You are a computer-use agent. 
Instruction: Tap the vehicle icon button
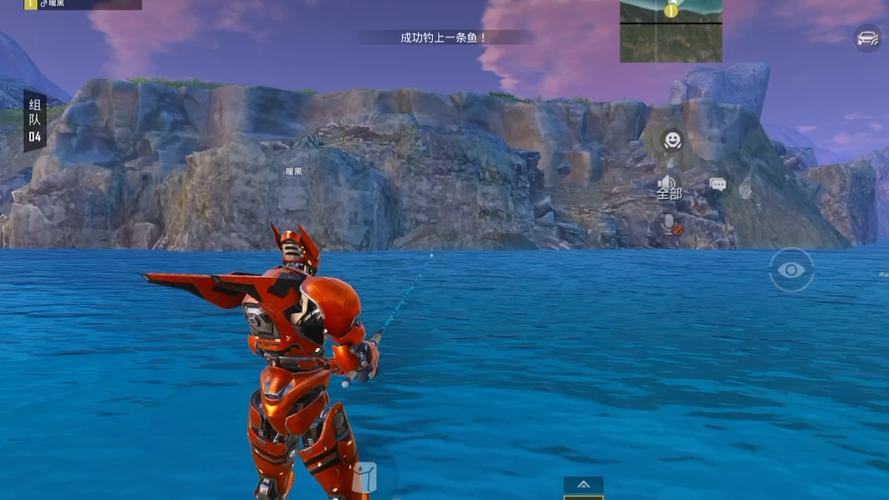(867, 38)
